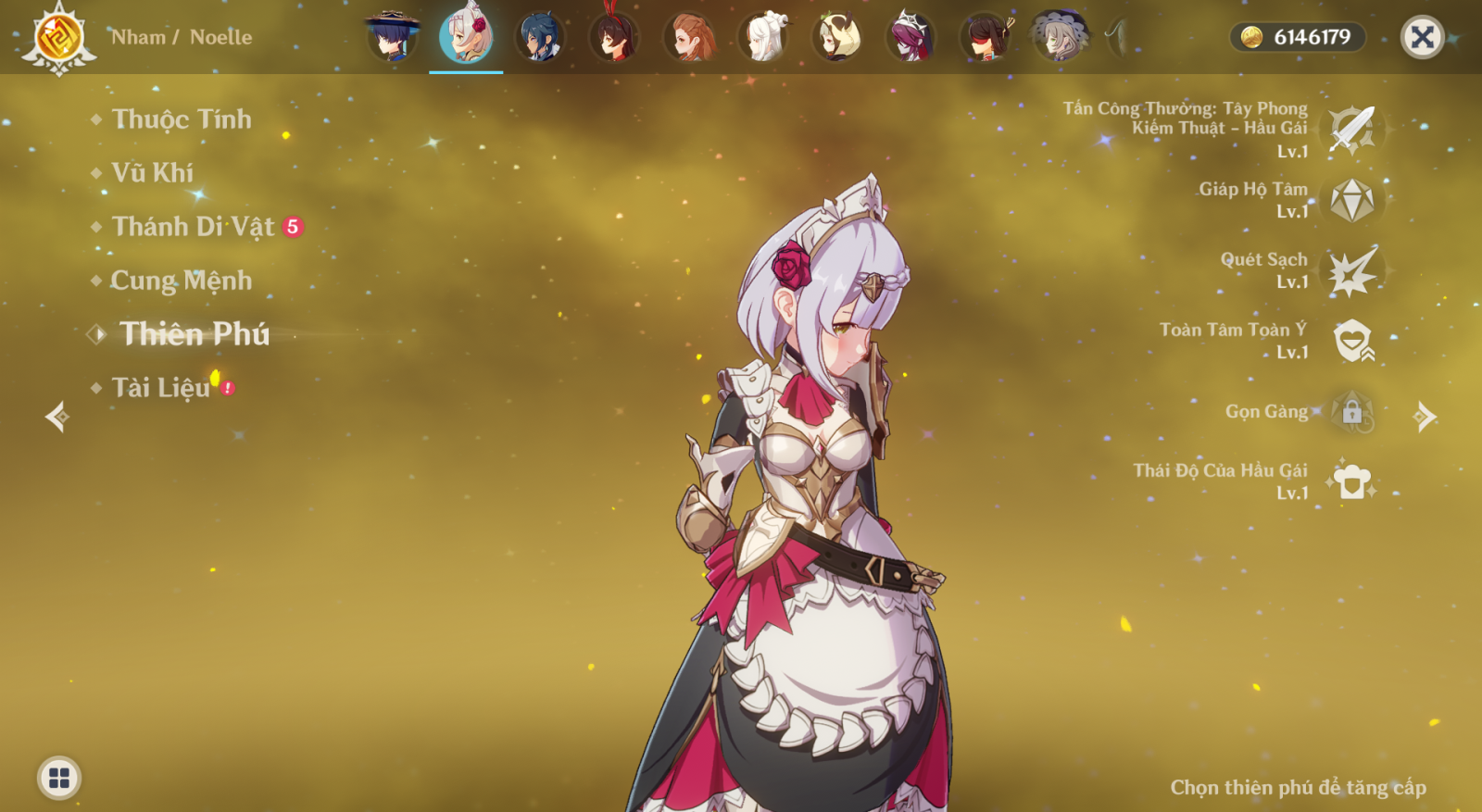Image resolution: width=1482 pixels, height=812 pixels.
Task: Close the character screen with the X button
Action: click(1422, 37)
